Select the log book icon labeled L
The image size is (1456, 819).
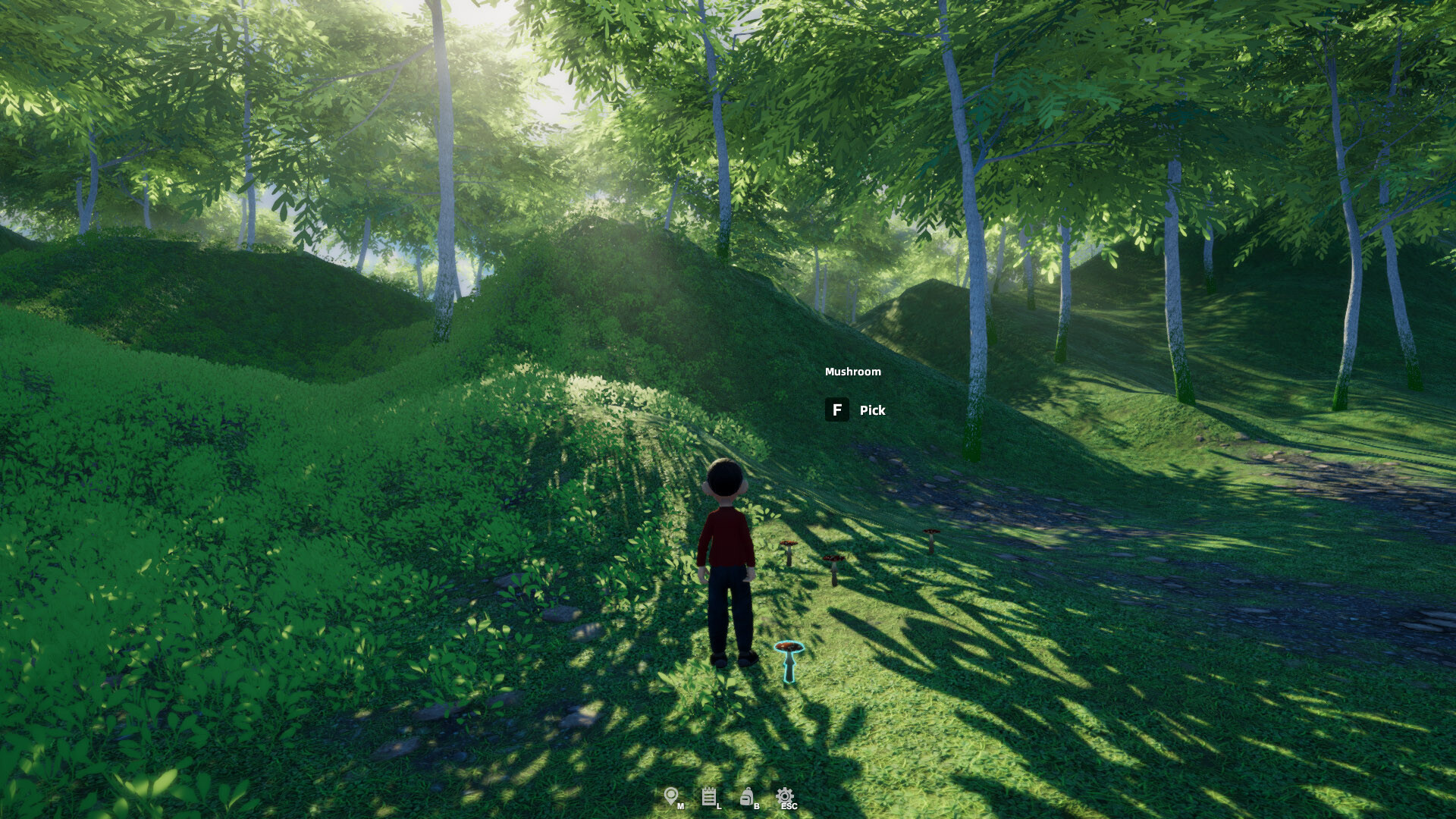coord(711,796)
